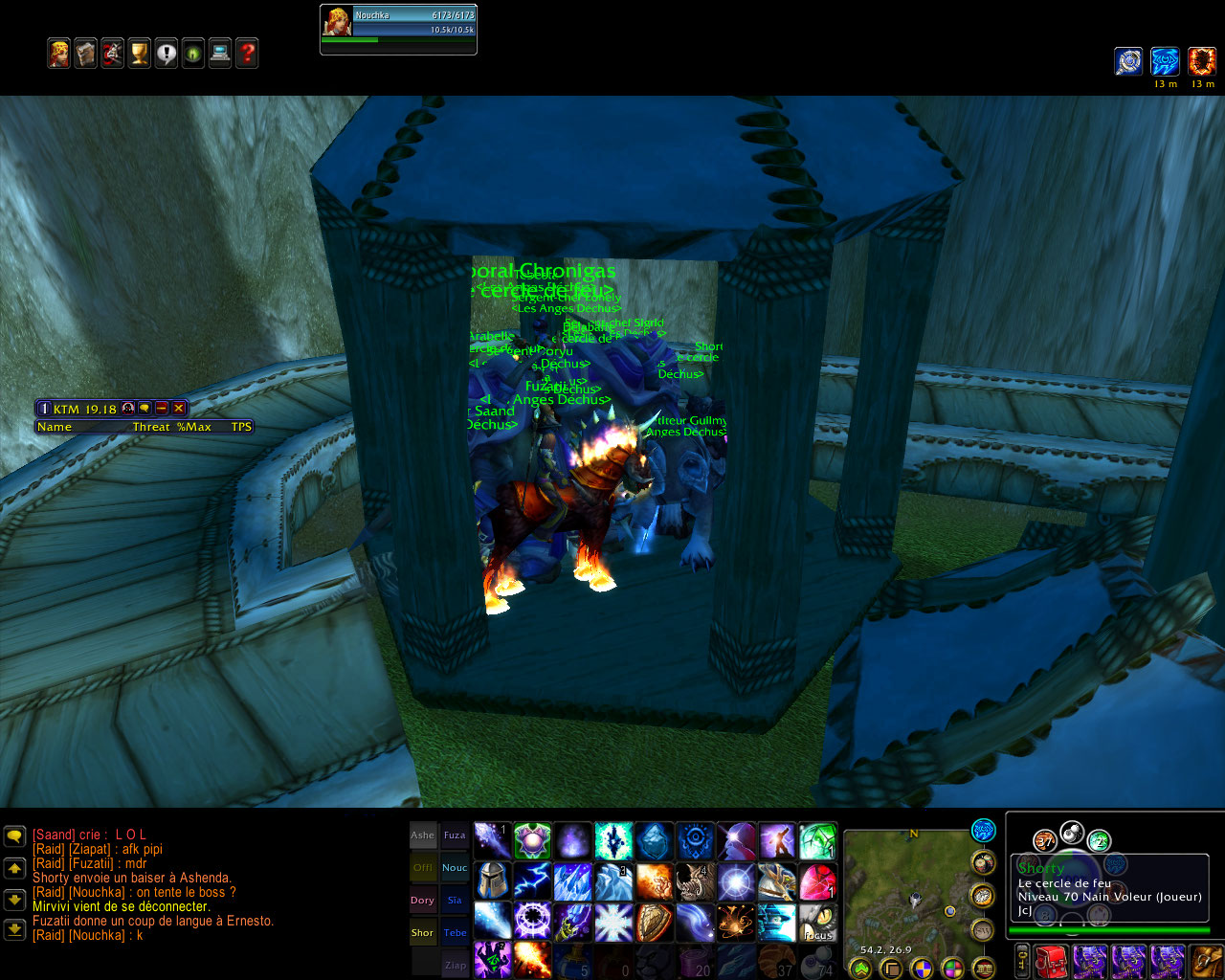Viewport: 1225px width, 980px height.
Task: Minimize the KTM threat meter window
Action: tap(162, 409)
